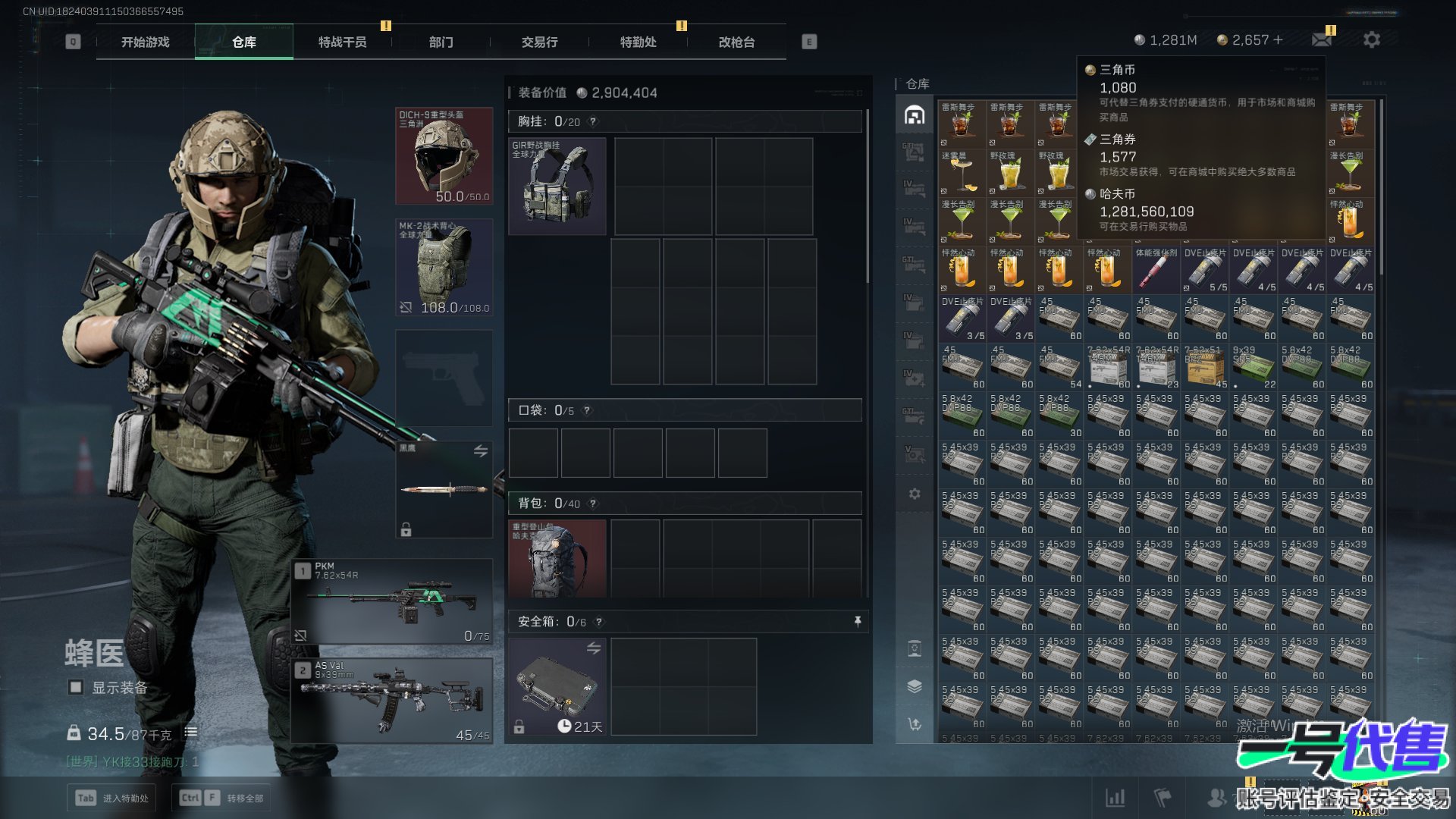Choose the PKM primary weapon slot
The image size is (1456, 819).
point(392,602)
